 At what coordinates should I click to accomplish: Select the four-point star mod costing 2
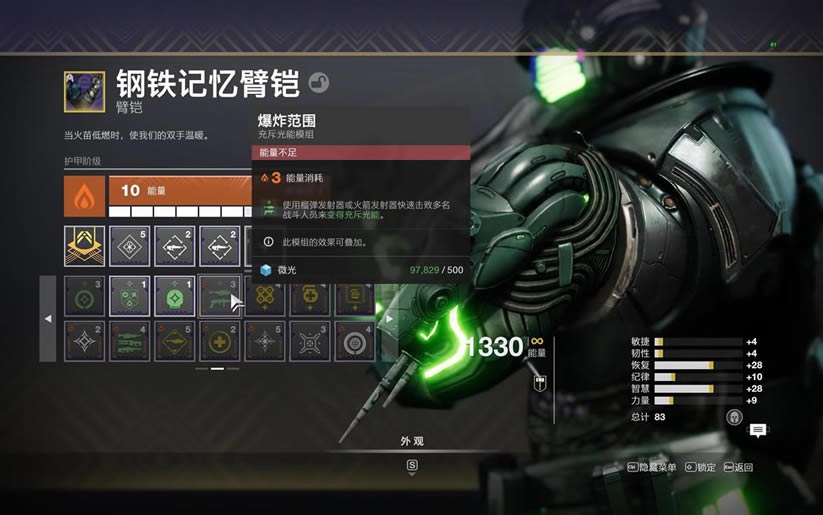tap(84, 341)
